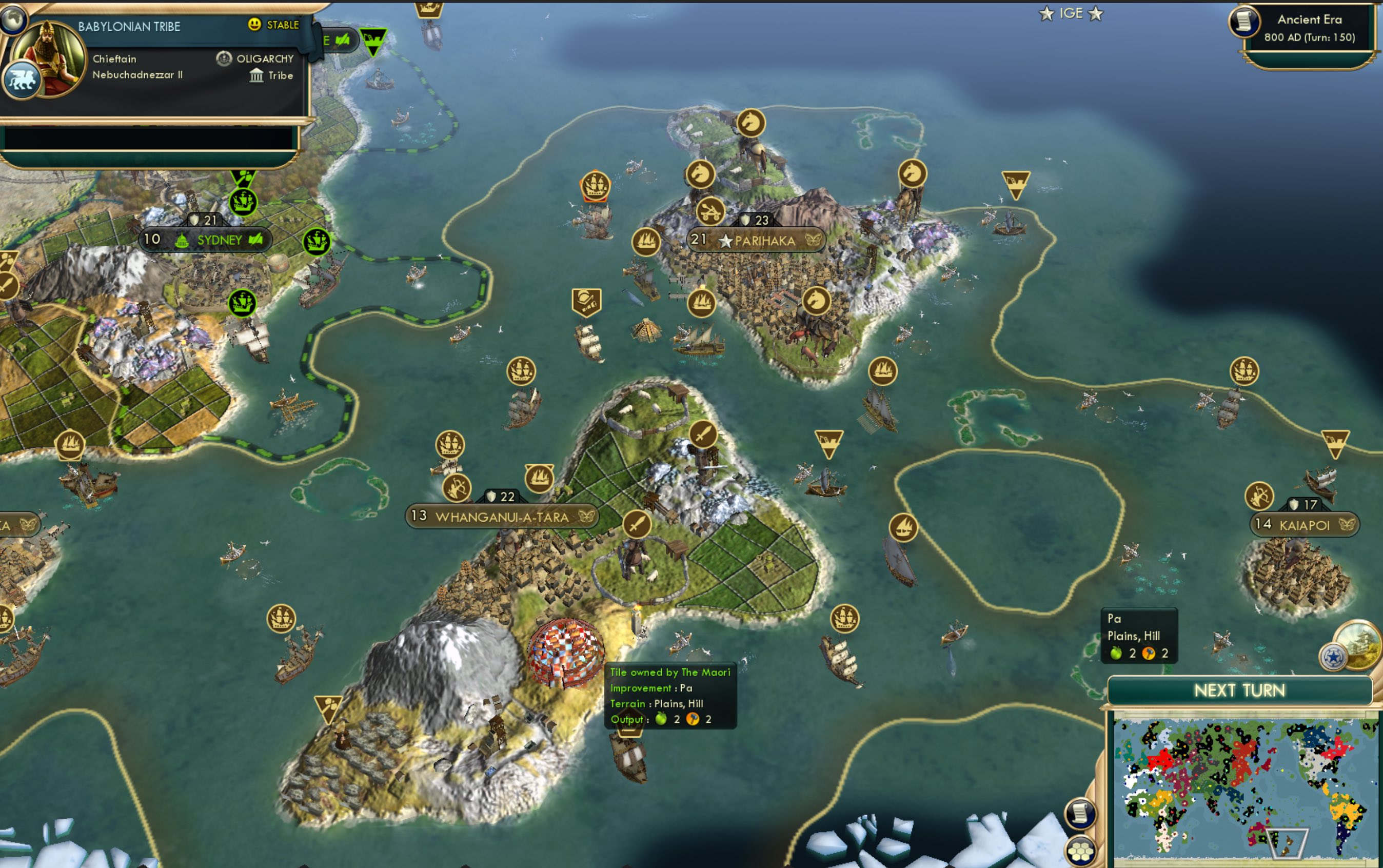Select the globe icon above the leader portrait
This screenshot has width=1383, height=868.
[13, 18]
